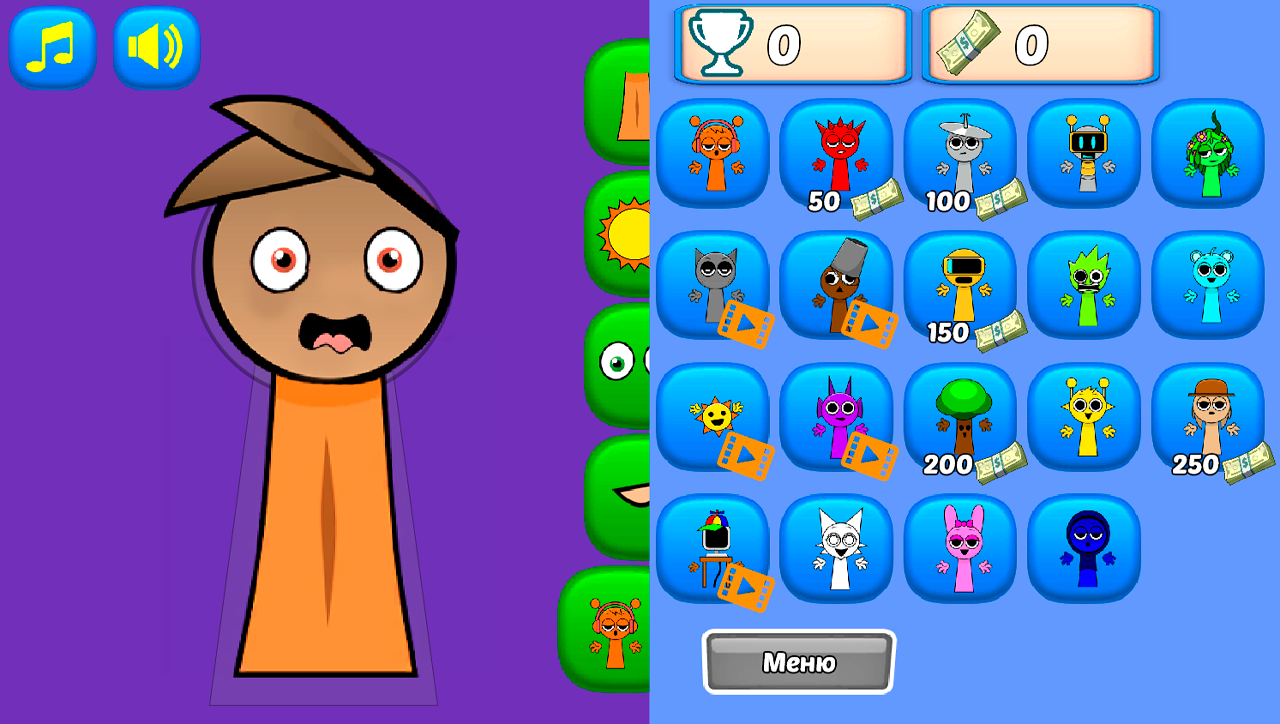Select the orange Oren character in the grid
The image size is (1280, 724).
coord(713,150)
